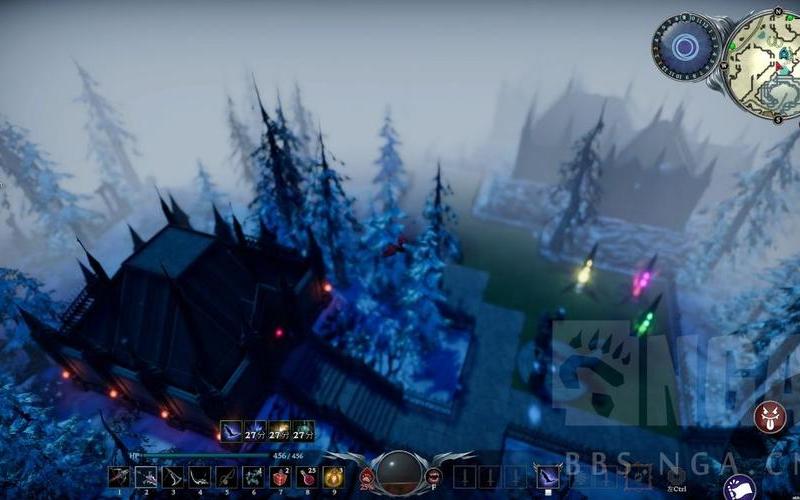Image resolution: width=800 pixels, height=500 pixels.
Task: Use the red cube item in slot 7
Action: 280,477
